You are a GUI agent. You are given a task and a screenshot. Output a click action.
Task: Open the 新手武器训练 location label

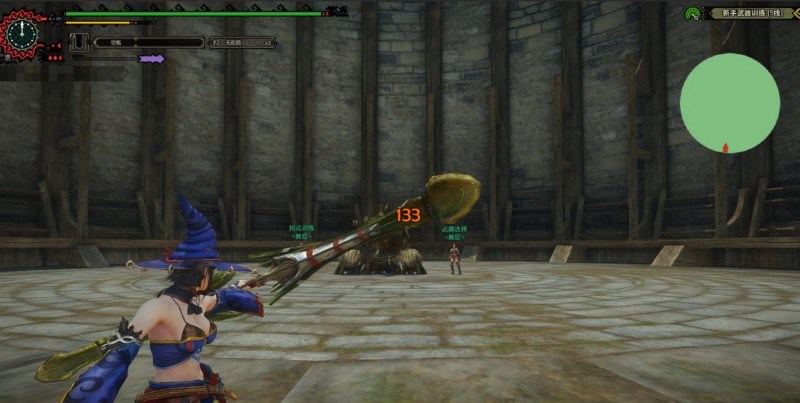coord(751,13)
